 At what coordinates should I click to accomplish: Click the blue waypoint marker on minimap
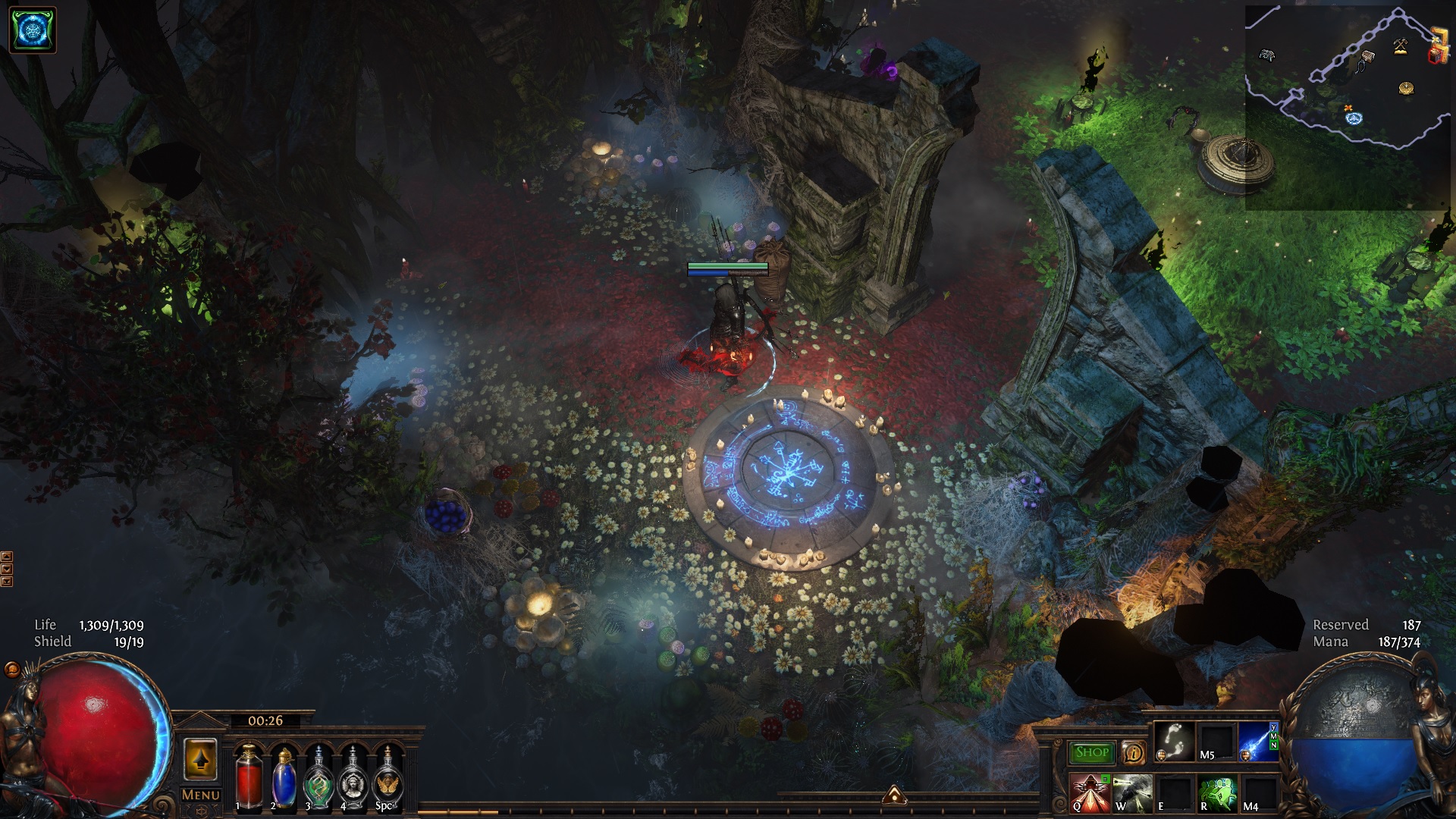point(1354,118)
